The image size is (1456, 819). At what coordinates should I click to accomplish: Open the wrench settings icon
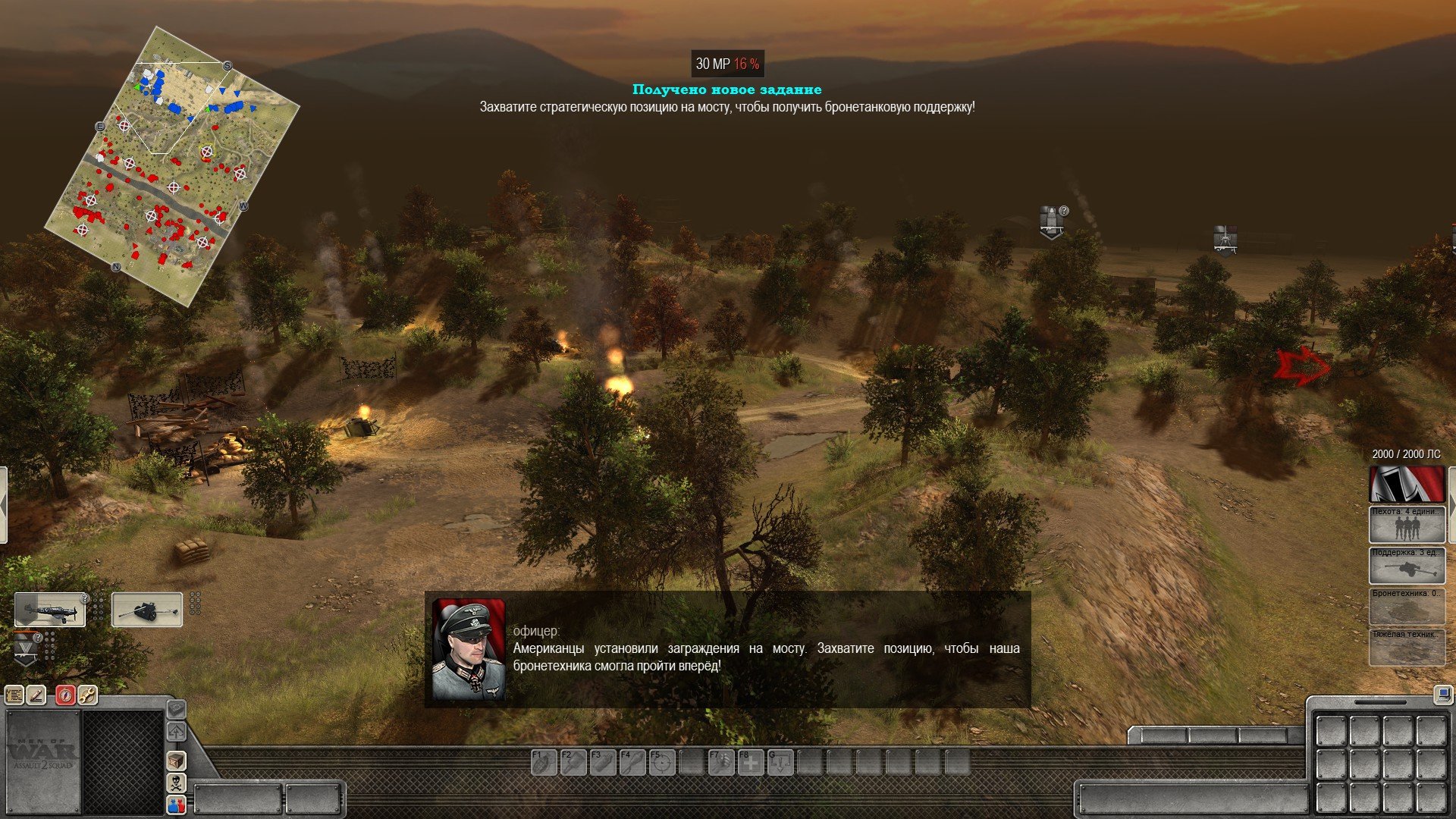tap(88, 695)
